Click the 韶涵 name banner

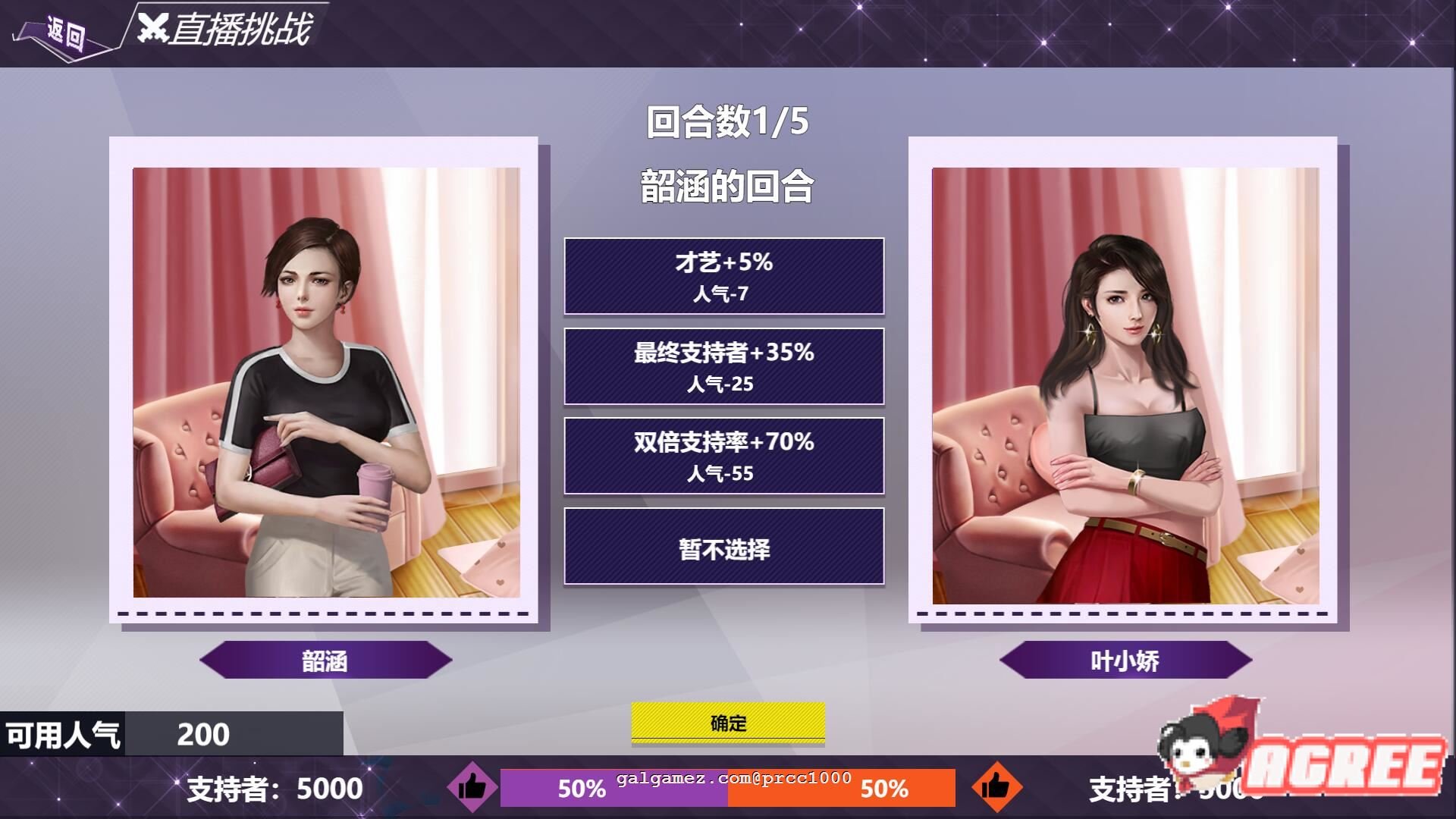[x=325, y=659]
